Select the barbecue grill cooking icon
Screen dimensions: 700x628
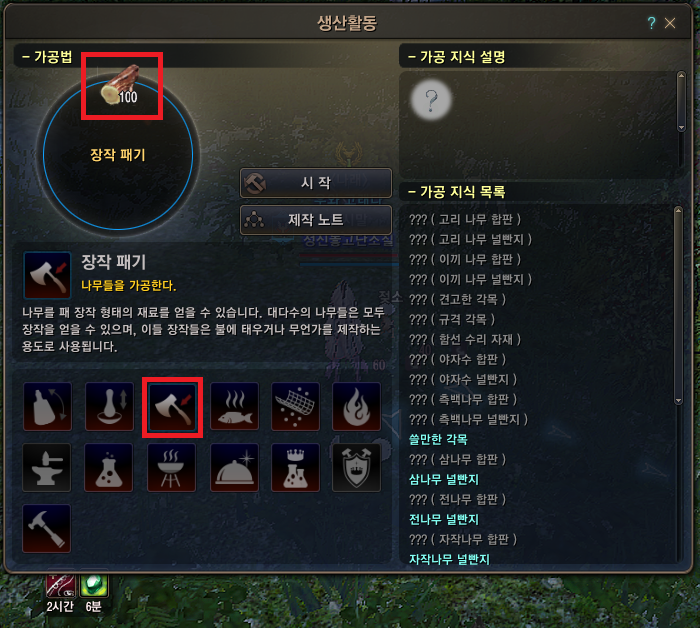pos(172,468)
